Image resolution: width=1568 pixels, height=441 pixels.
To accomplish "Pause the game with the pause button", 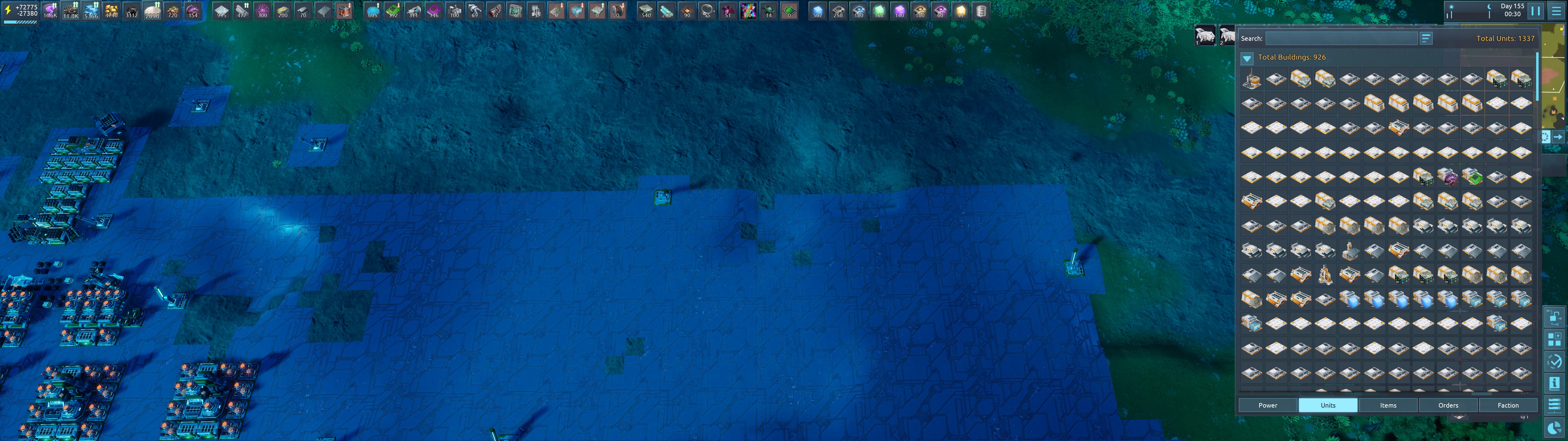I will 1536,11.
